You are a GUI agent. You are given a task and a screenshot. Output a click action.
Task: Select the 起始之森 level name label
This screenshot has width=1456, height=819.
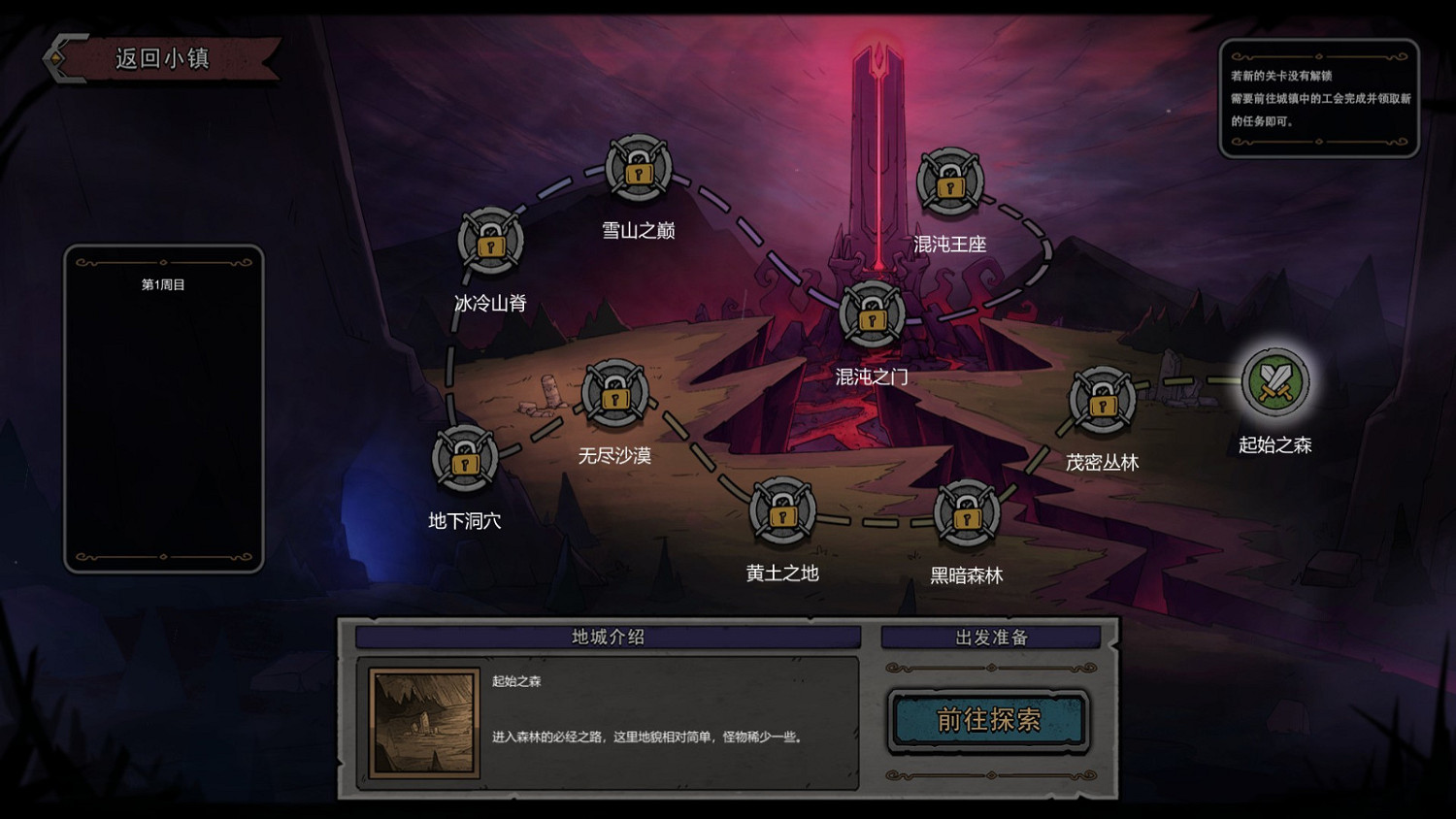(1275, 445)
